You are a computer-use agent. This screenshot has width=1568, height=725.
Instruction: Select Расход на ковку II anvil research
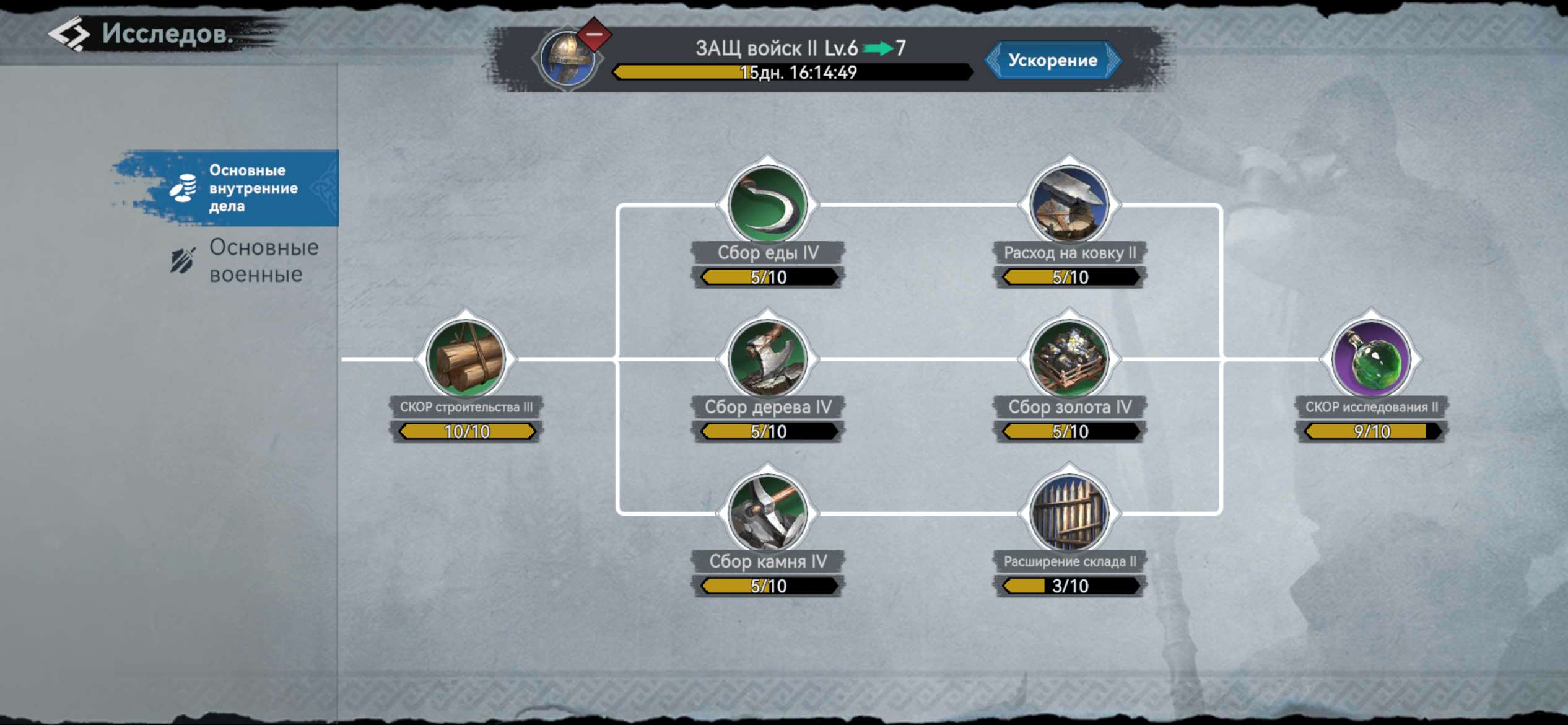[1069, 204]
